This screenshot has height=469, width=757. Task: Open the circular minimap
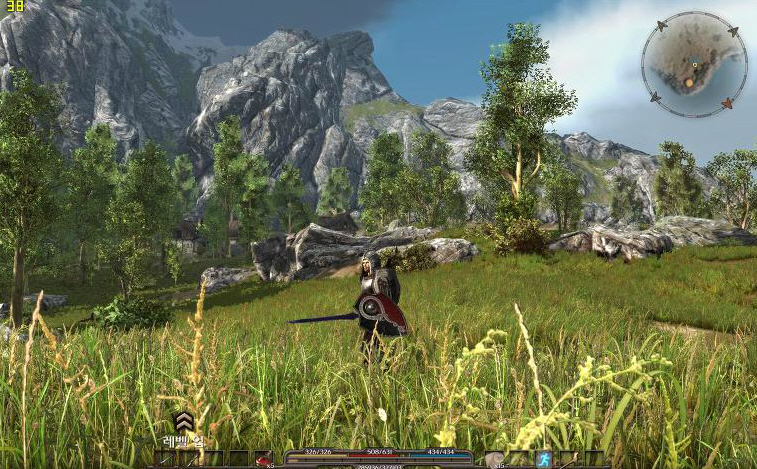[x=694, y=64]
